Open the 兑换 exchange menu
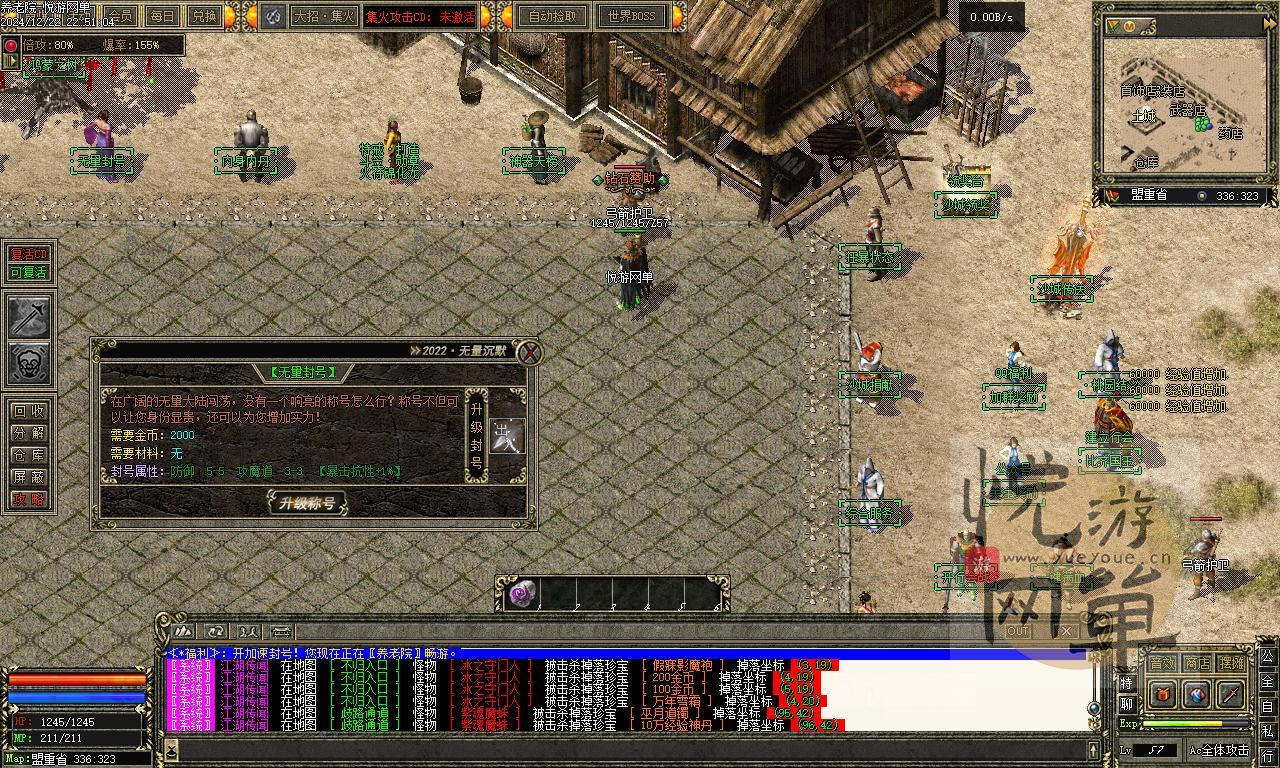1280x768 pixels. [x=204, y=16]
